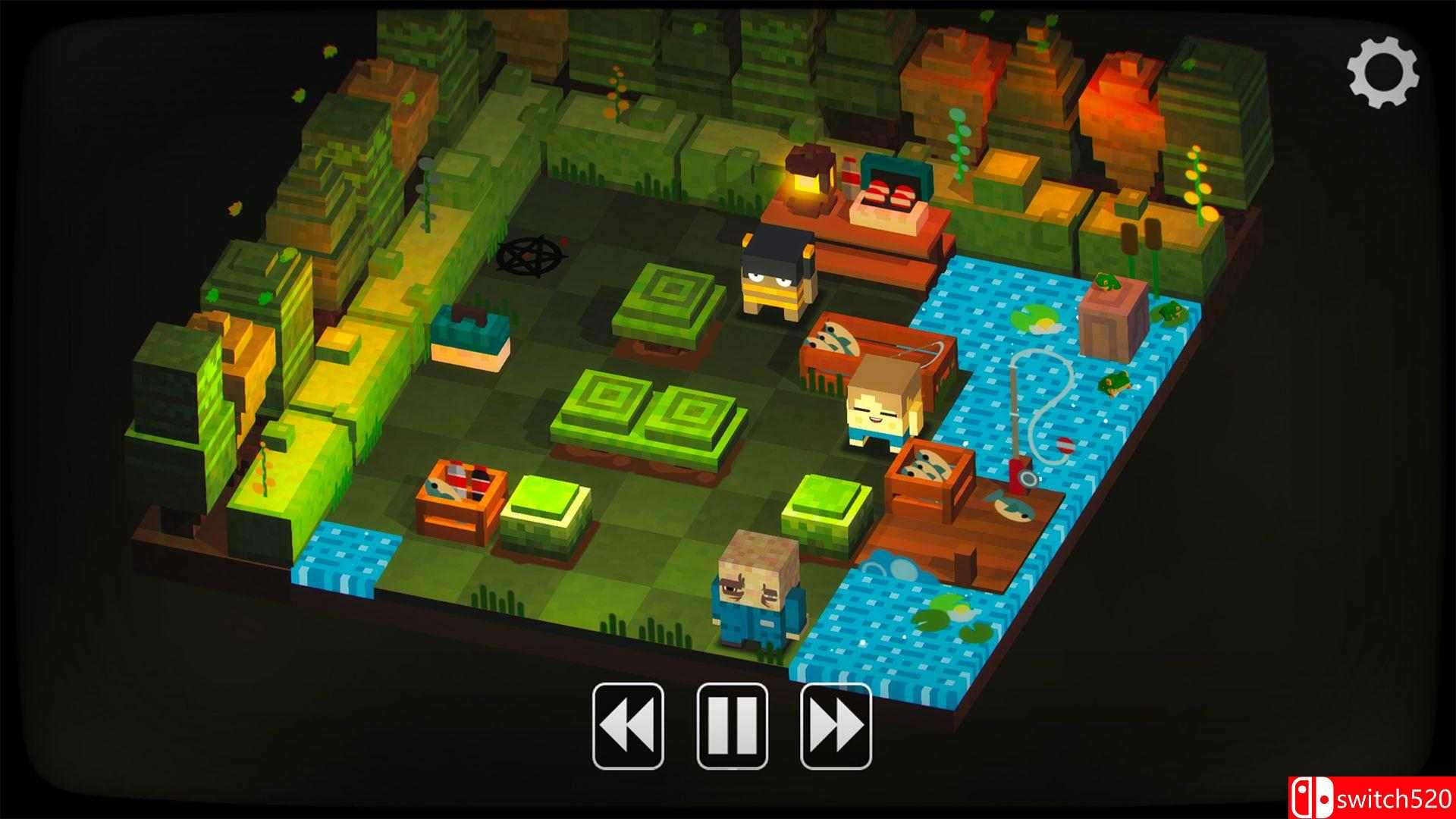Select the old man victim in blue
Screen dimensions: 1456x819
click(x=758, y=599)
